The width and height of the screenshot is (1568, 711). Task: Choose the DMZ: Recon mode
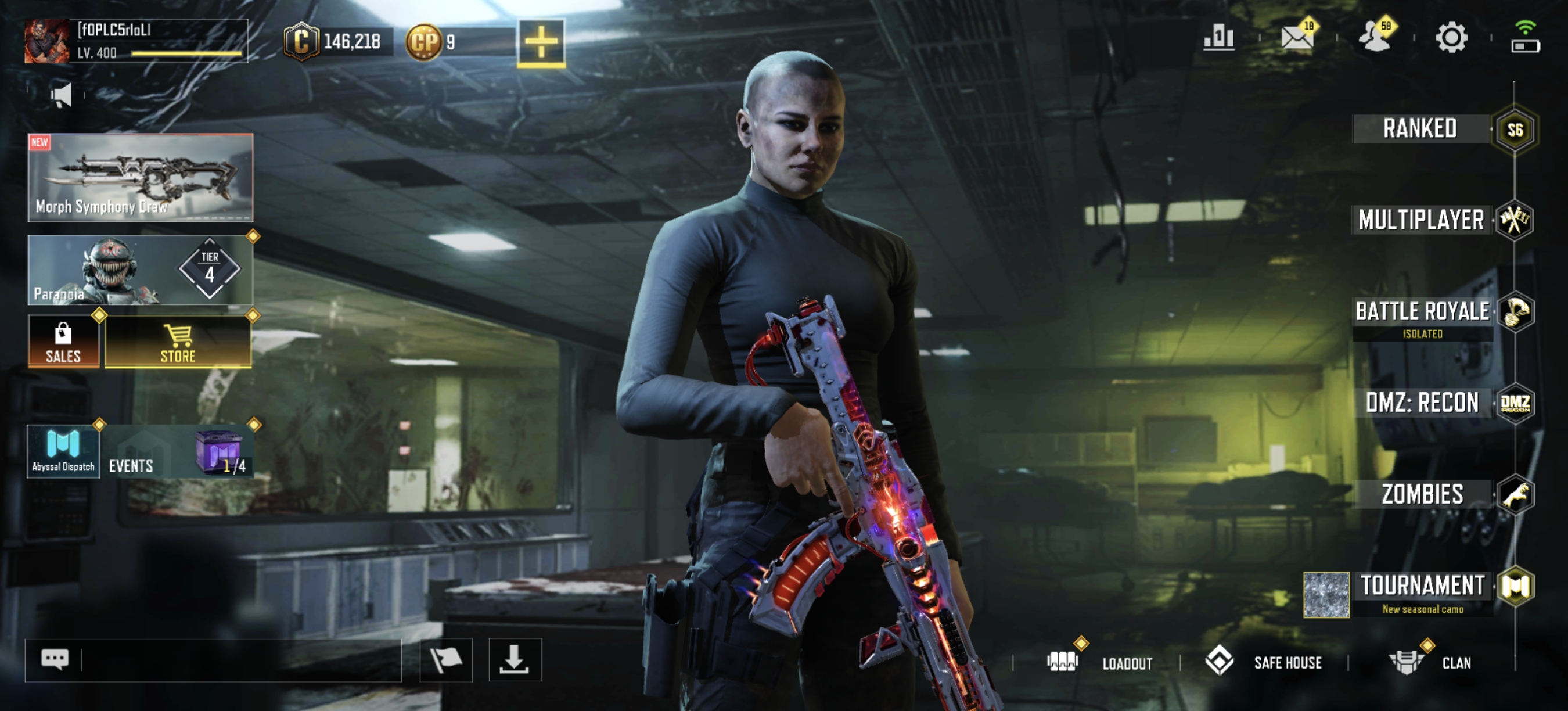click(1422, 403)
